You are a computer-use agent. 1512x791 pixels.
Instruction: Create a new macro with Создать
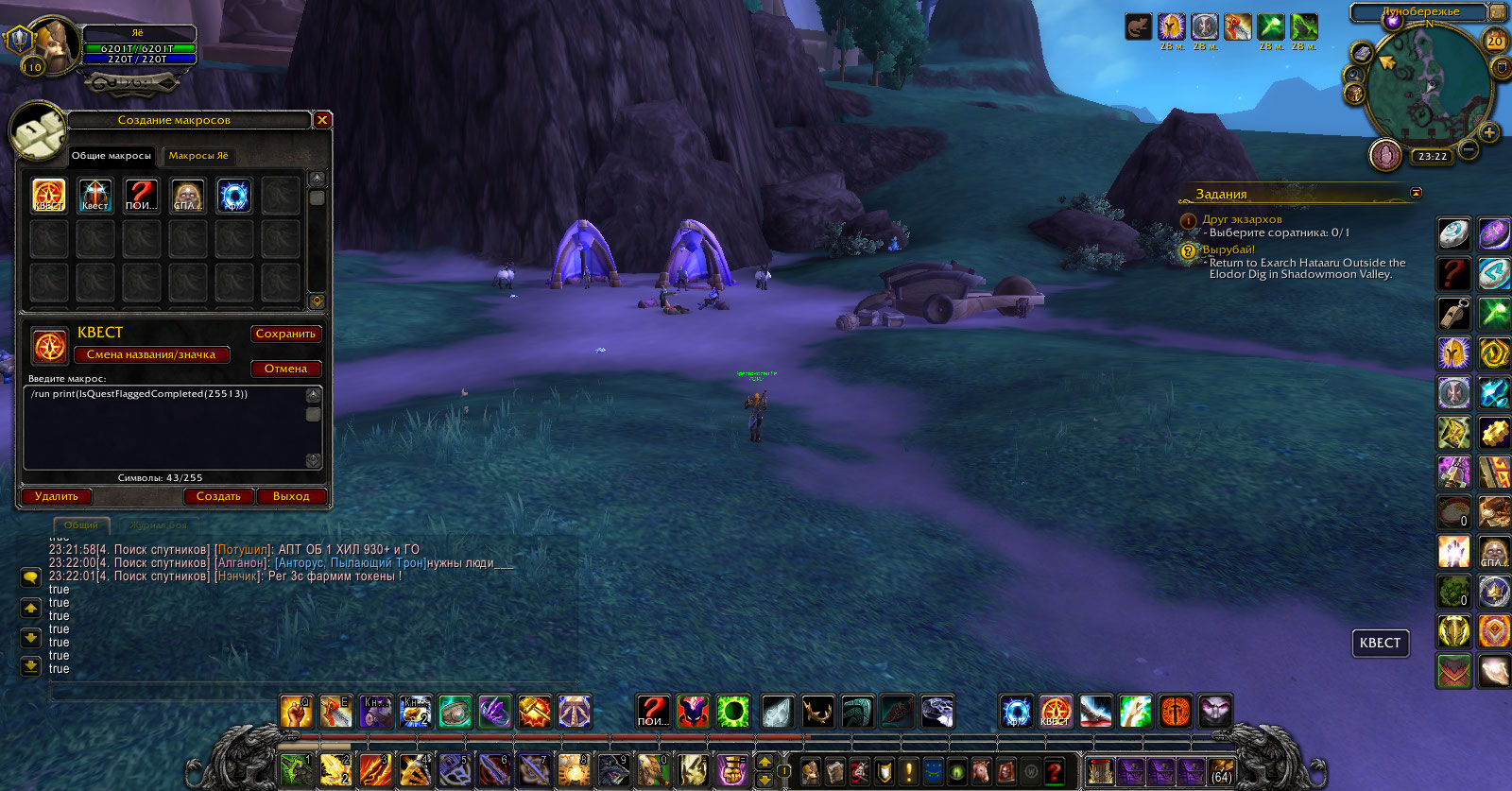218,496
